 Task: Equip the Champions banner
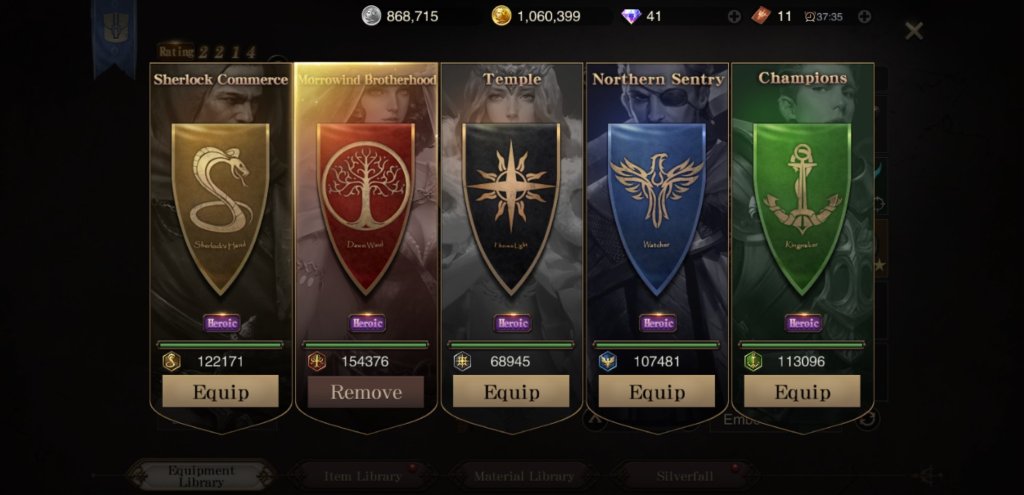click(801, 391)
